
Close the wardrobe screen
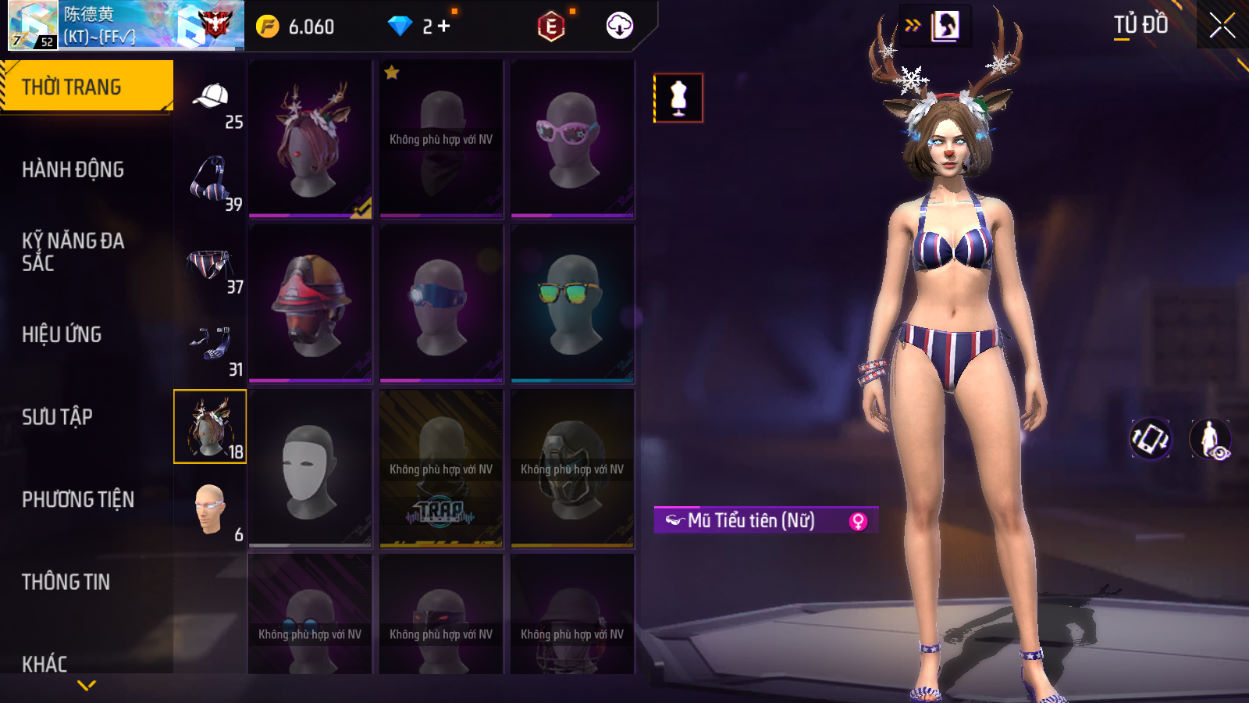[1222, 26]
